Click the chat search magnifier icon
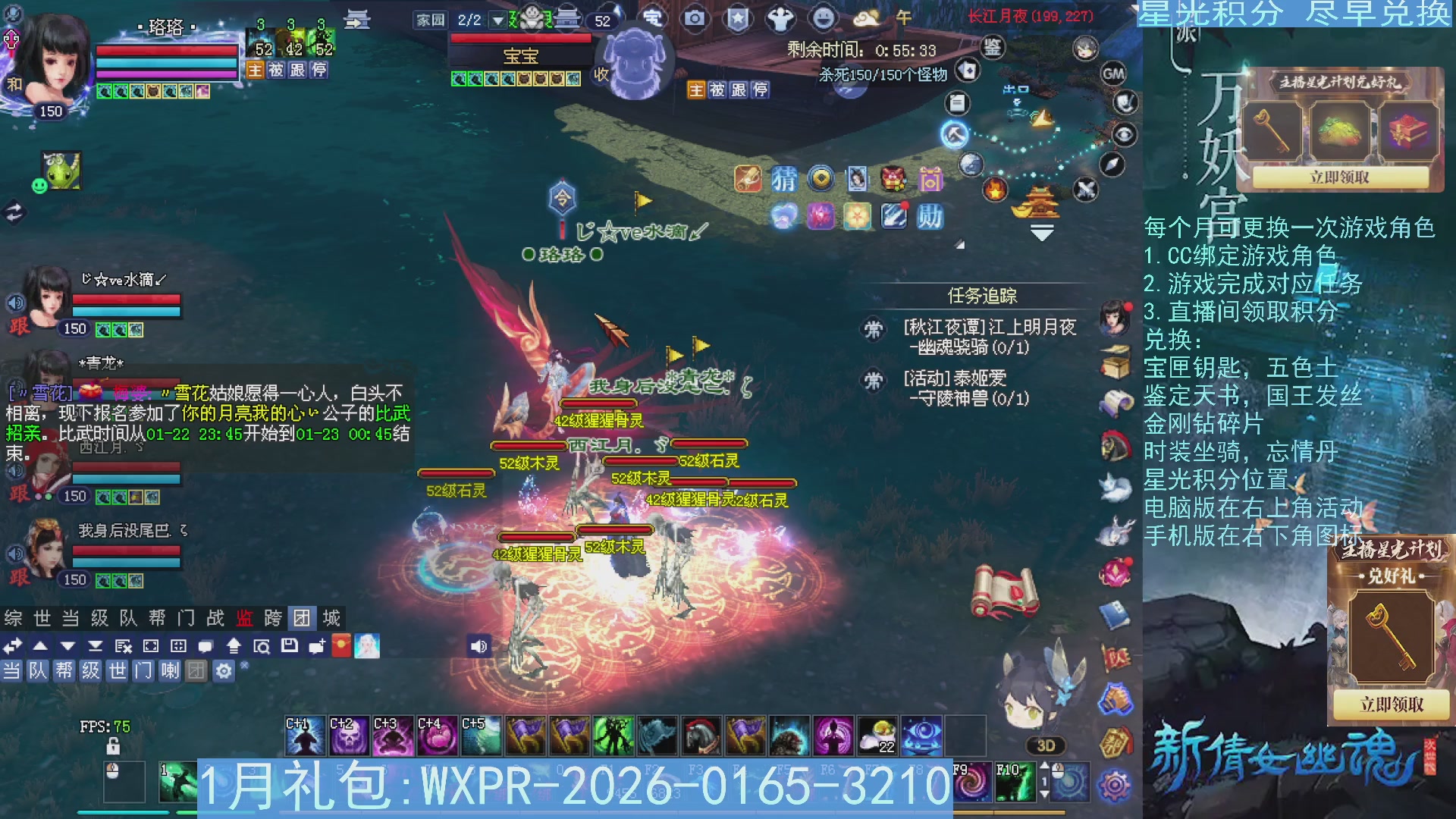Screen dimensions: 1456x819 coord(260,646)
